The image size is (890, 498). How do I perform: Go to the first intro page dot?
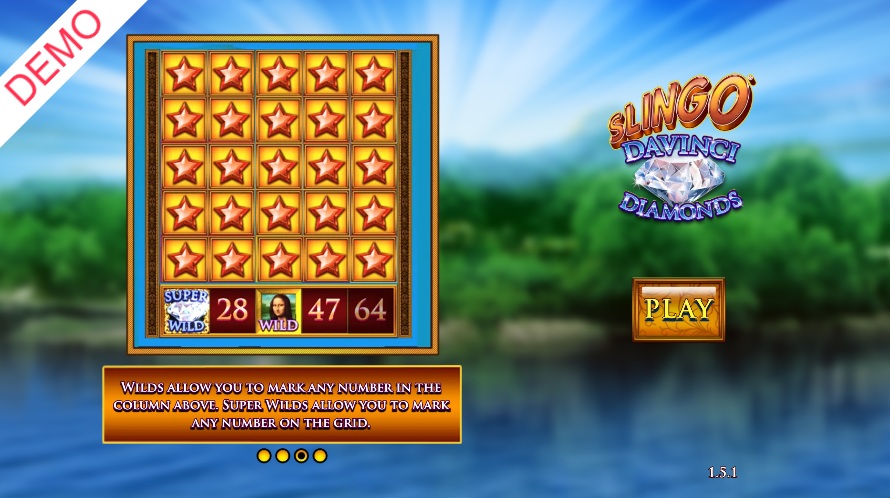pos(264,456)
